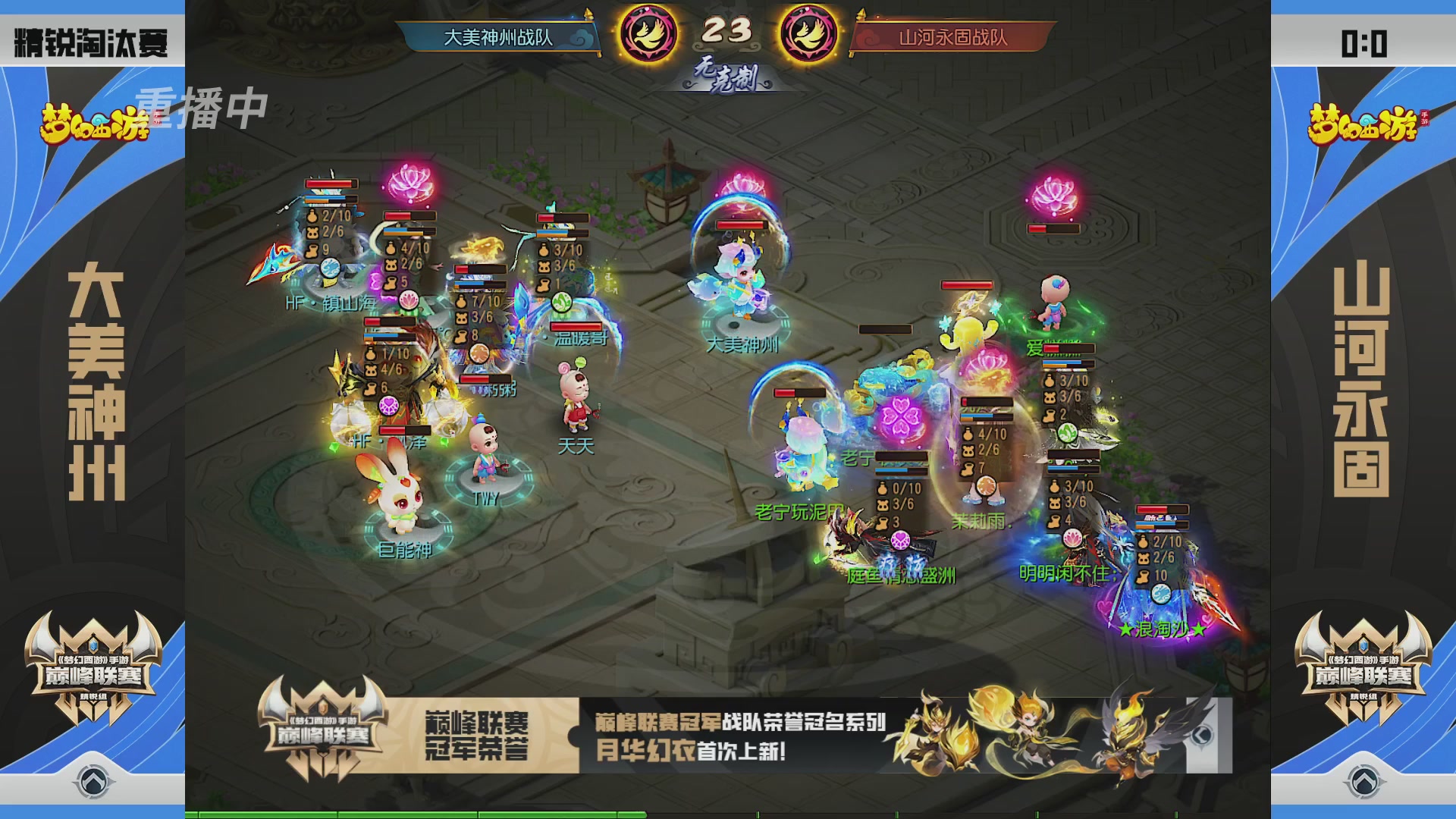Screen dimensions: 1456x819
Task: Click the orange flower status icon below 大美神州
Action: (479, 353)
